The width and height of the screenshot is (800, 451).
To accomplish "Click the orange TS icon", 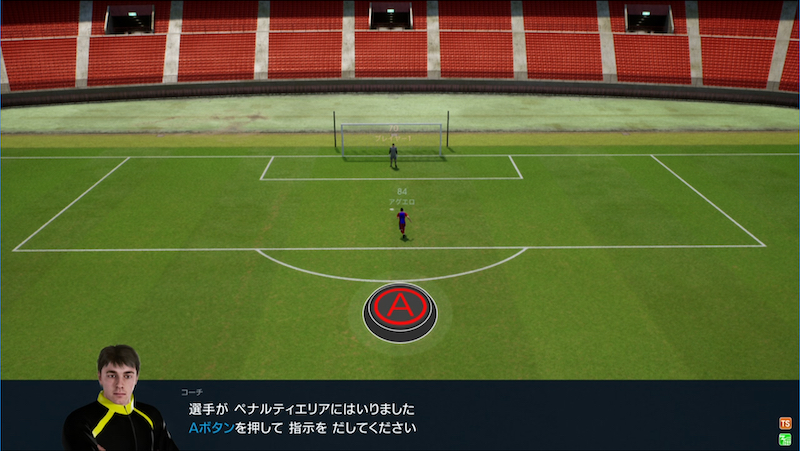I will [x=785, y=424].
